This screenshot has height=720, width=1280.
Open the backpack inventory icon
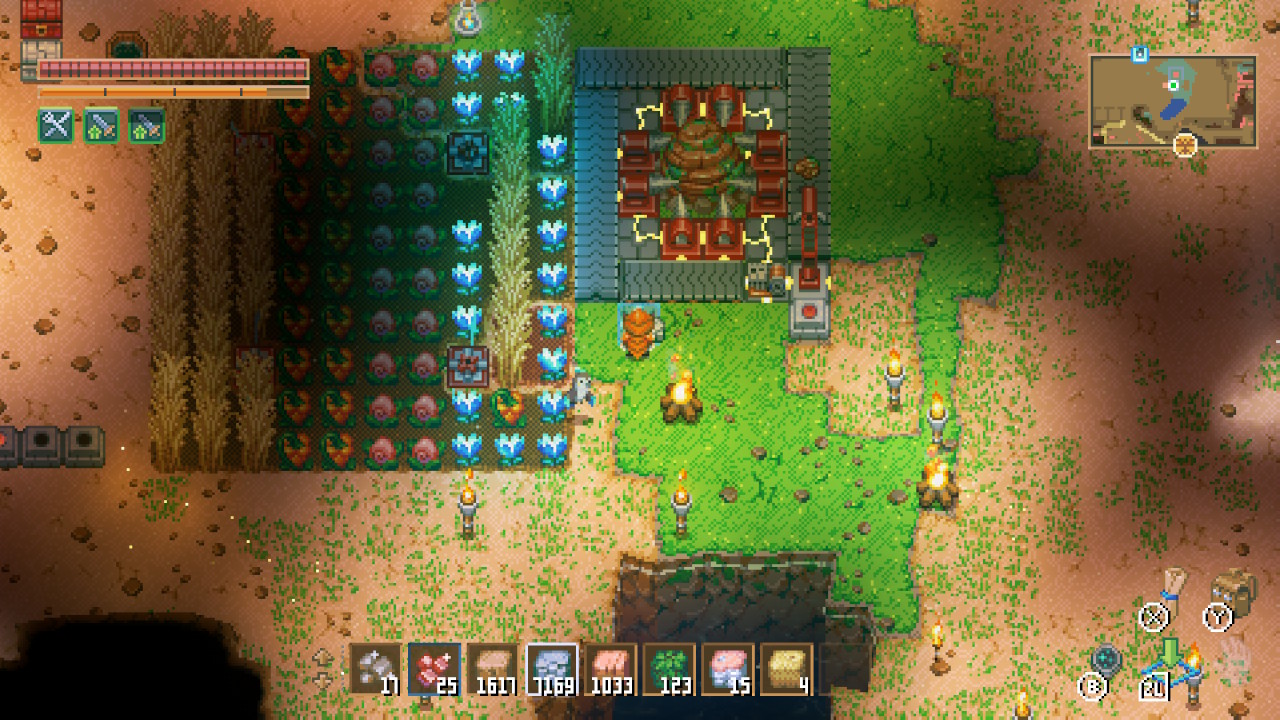point(1233,590)
